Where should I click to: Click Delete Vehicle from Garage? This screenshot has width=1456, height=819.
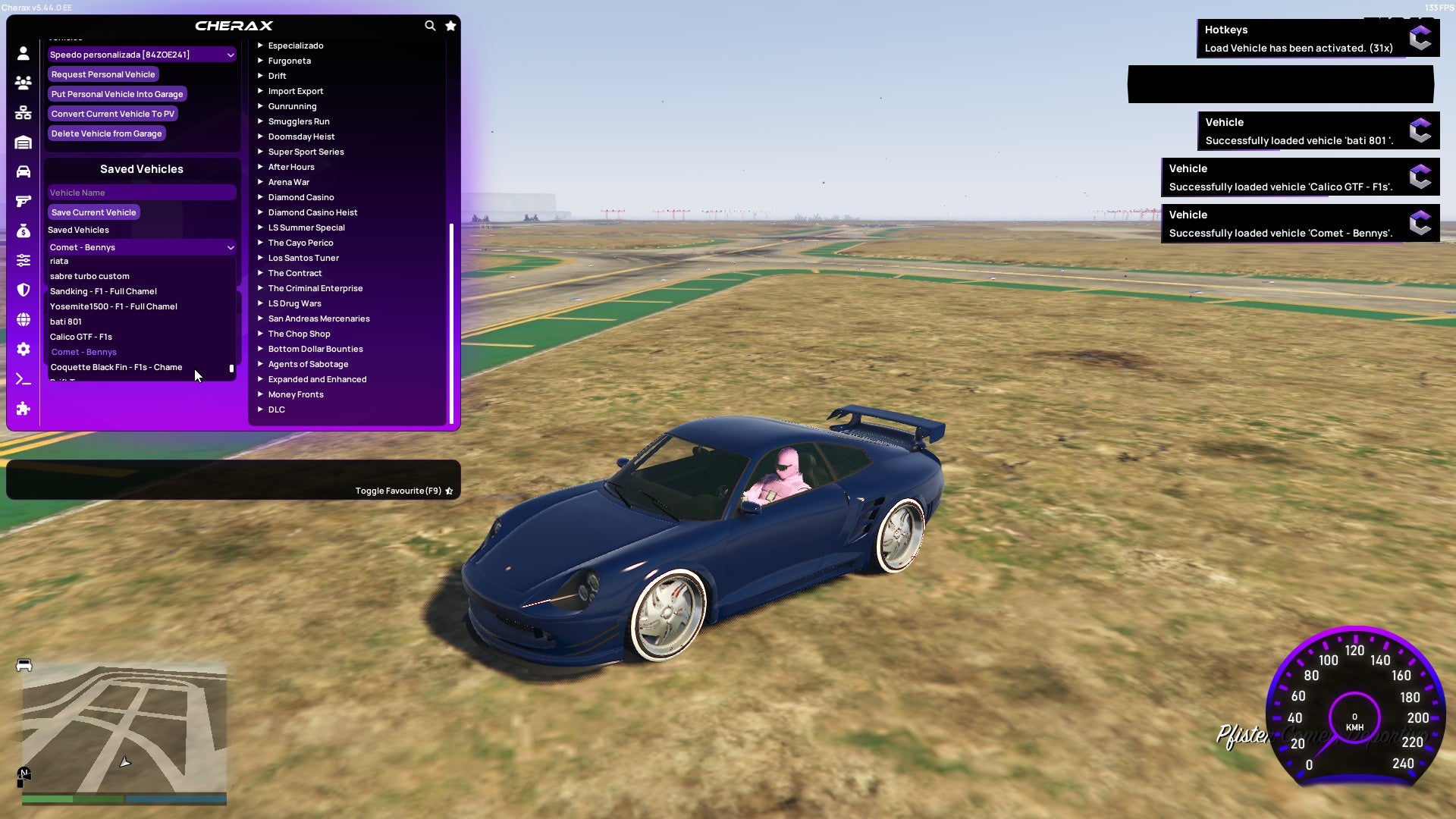(106, 133)
